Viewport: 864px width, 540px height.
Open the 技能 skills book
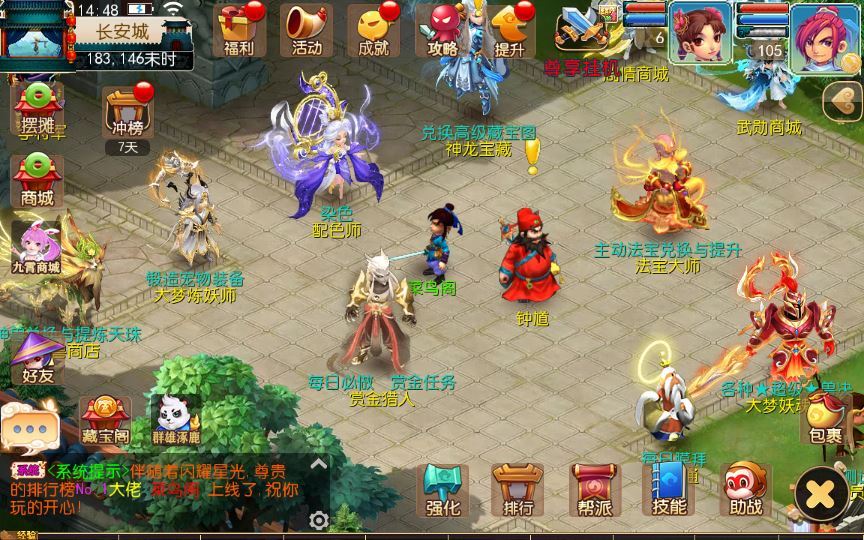pyautogui.click(x=669, y=490)
